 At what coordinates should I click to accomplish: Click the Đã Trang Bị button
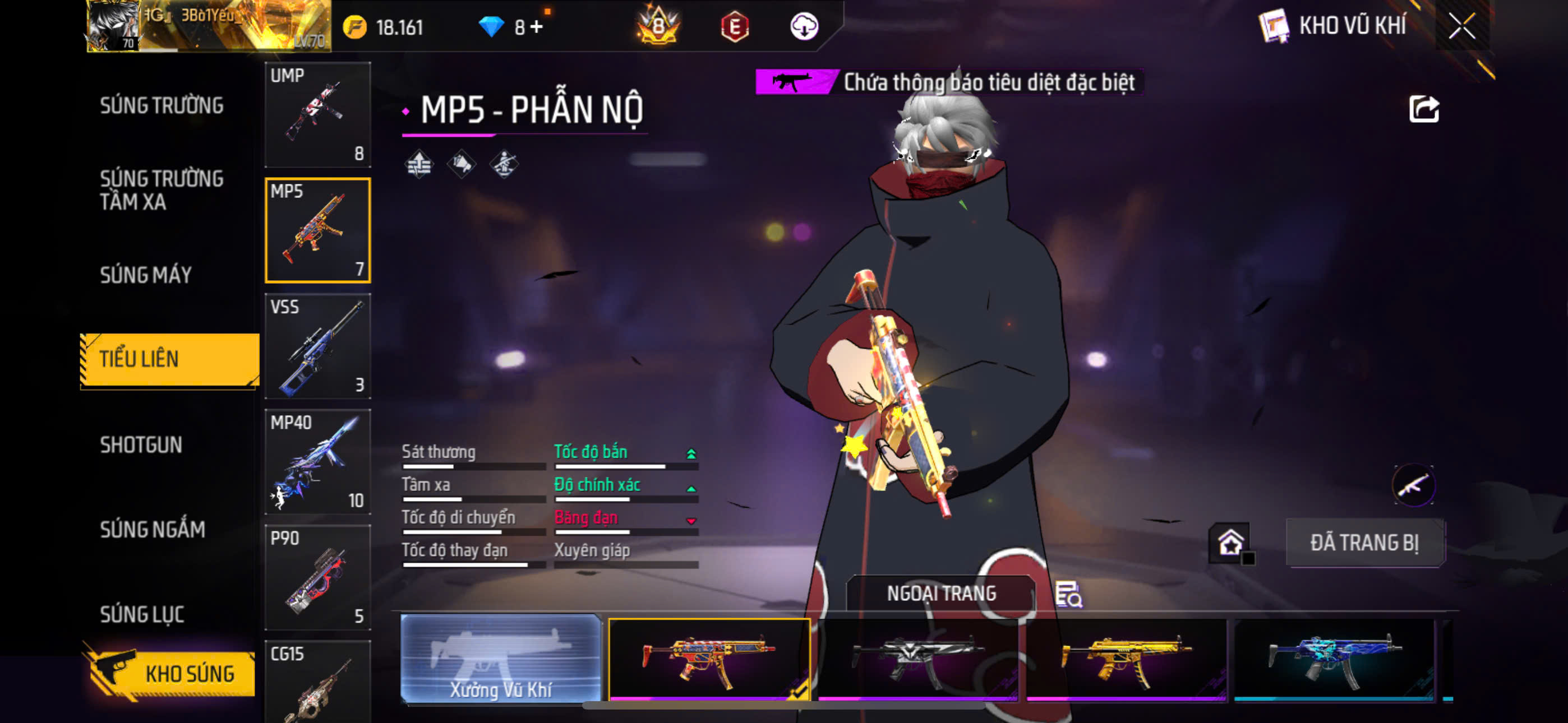click(1364, 543)
